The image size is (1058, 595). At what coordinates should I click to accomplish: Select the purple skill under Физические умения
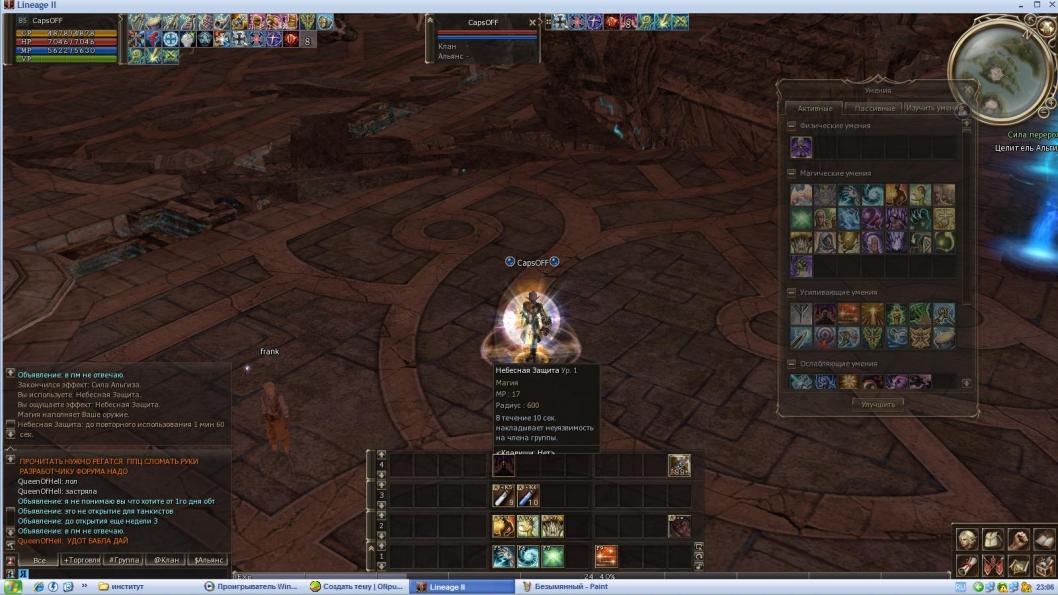[801, 147]
